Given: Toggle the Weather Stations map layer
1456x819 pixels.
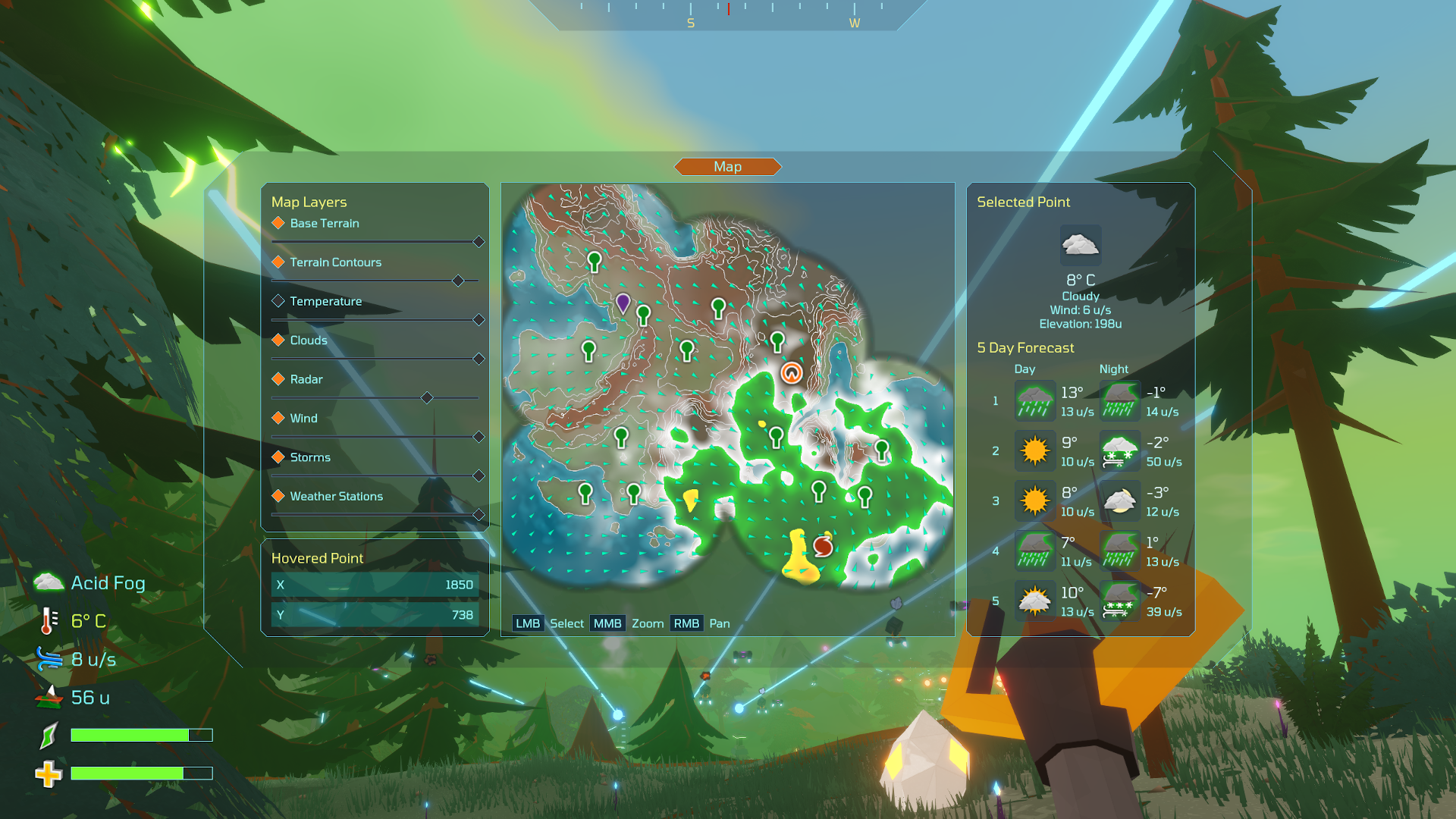Looking at the screenshot, I should pos(278,496).
